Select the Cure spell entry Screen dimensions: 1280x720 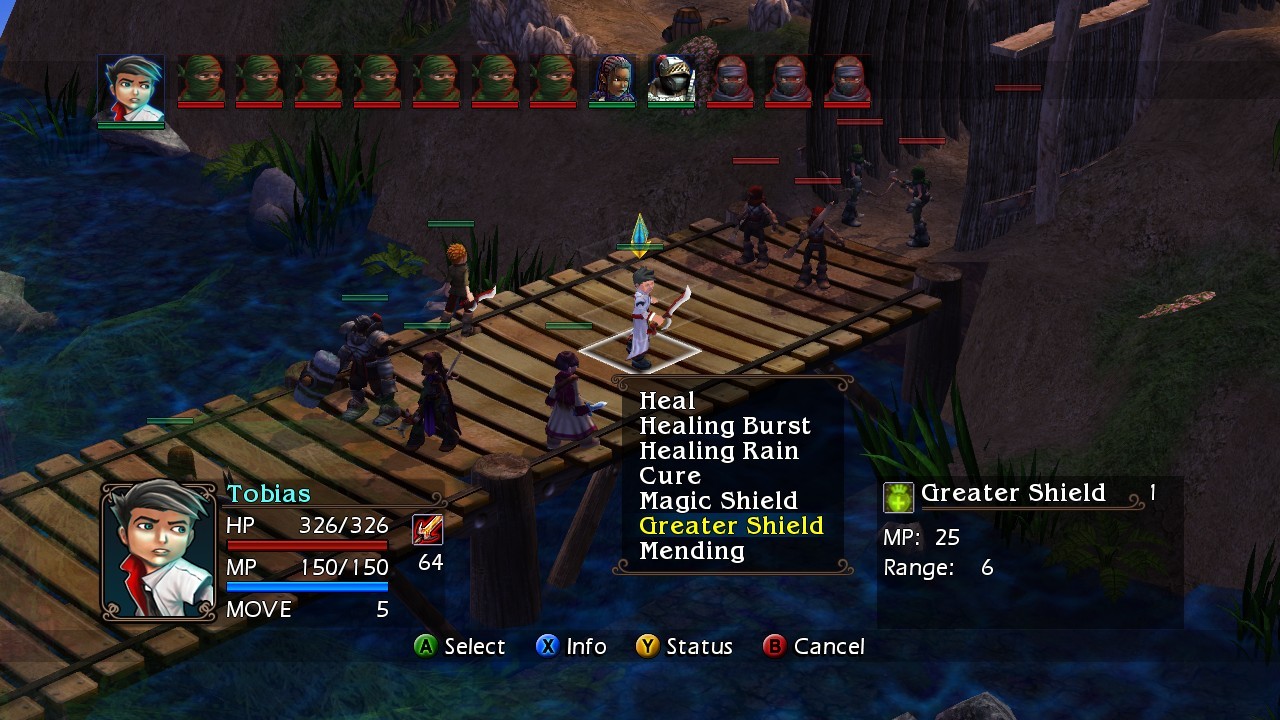pyautogui.click(x=670, y=476)
